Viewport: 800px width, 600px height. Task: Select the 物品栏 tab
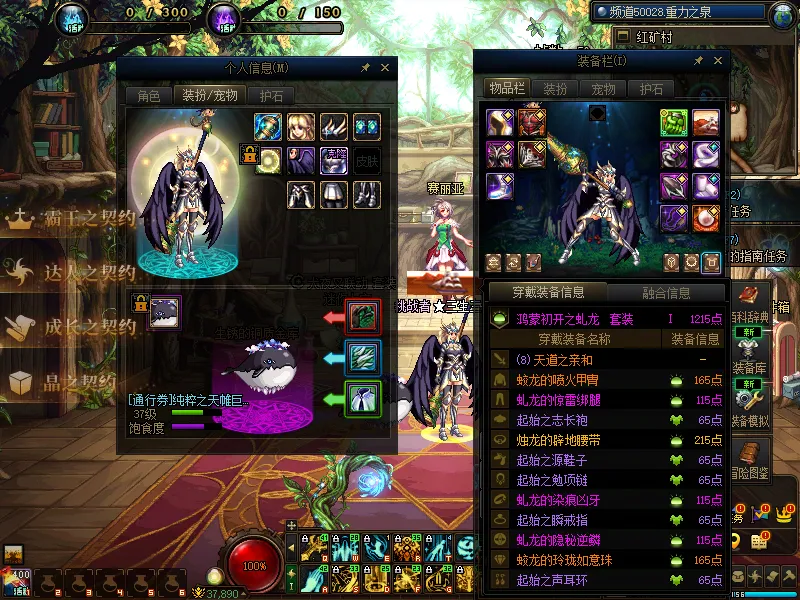coord(506,88)
